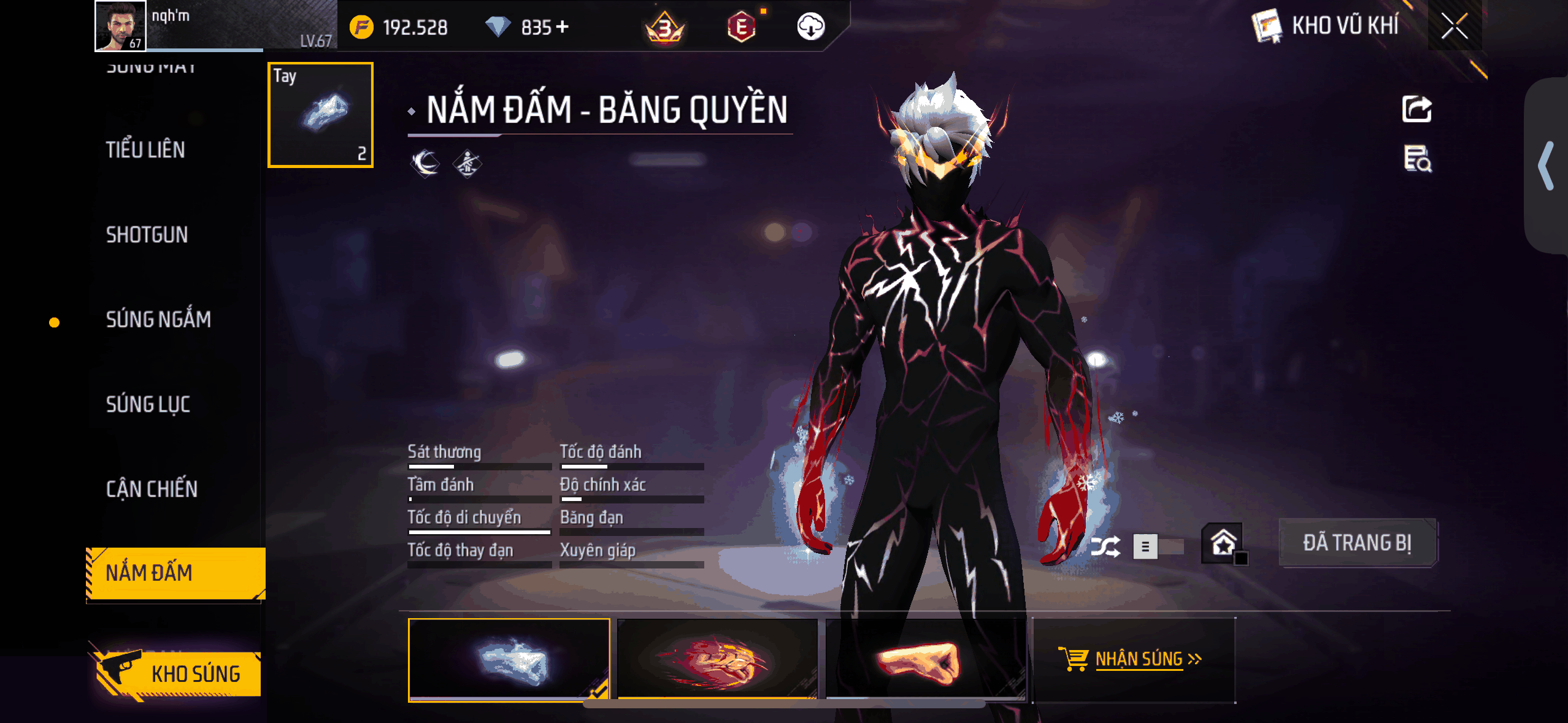The image size is (1568, 723).
Task: Open the Cận Chiến weapon category
Action: [x=150, y=489]
